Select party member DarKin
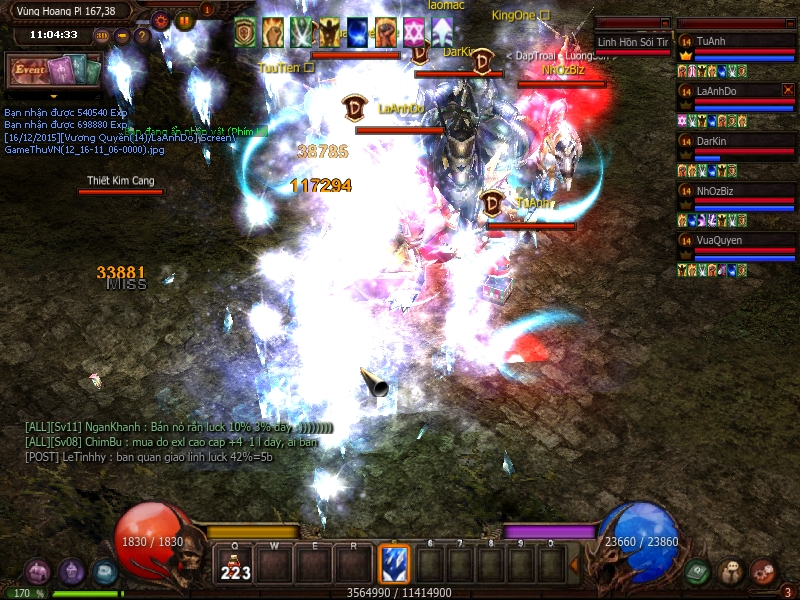 click(x=735, y=142)
